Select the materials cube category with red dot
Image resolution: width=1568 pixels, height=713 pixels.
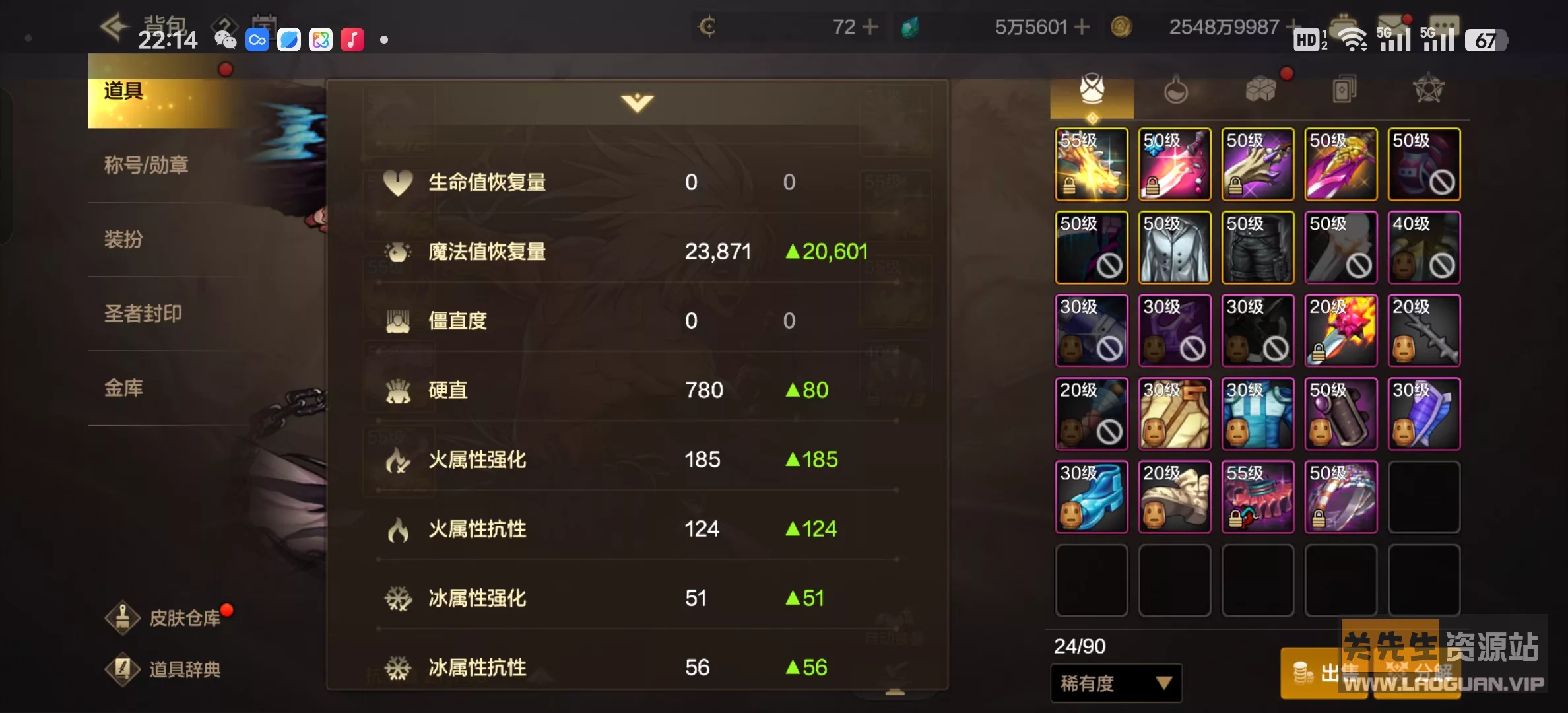click(x=1260, y=89)
